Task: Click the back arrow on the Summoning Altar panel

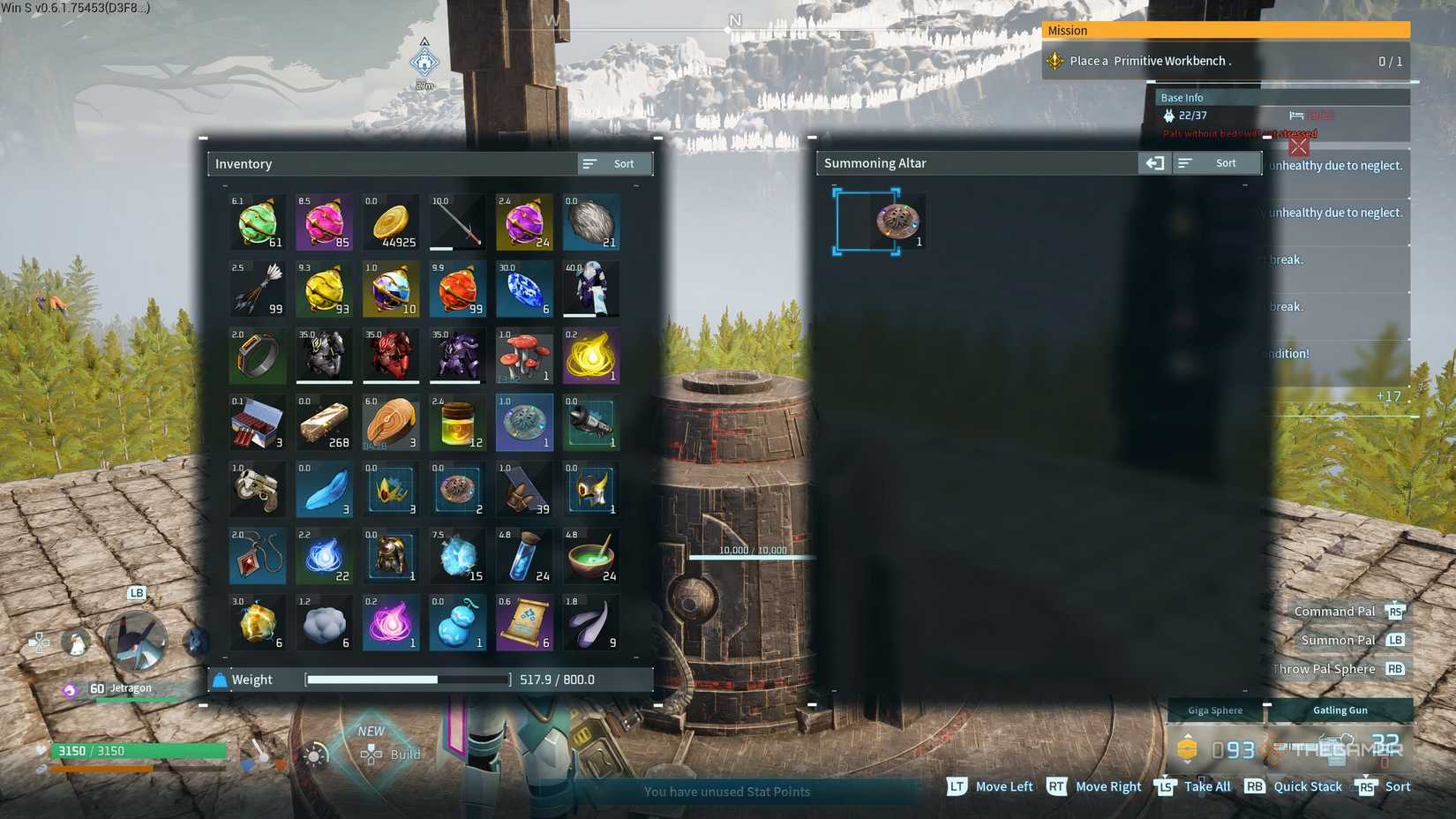Action: (1154, 162)
